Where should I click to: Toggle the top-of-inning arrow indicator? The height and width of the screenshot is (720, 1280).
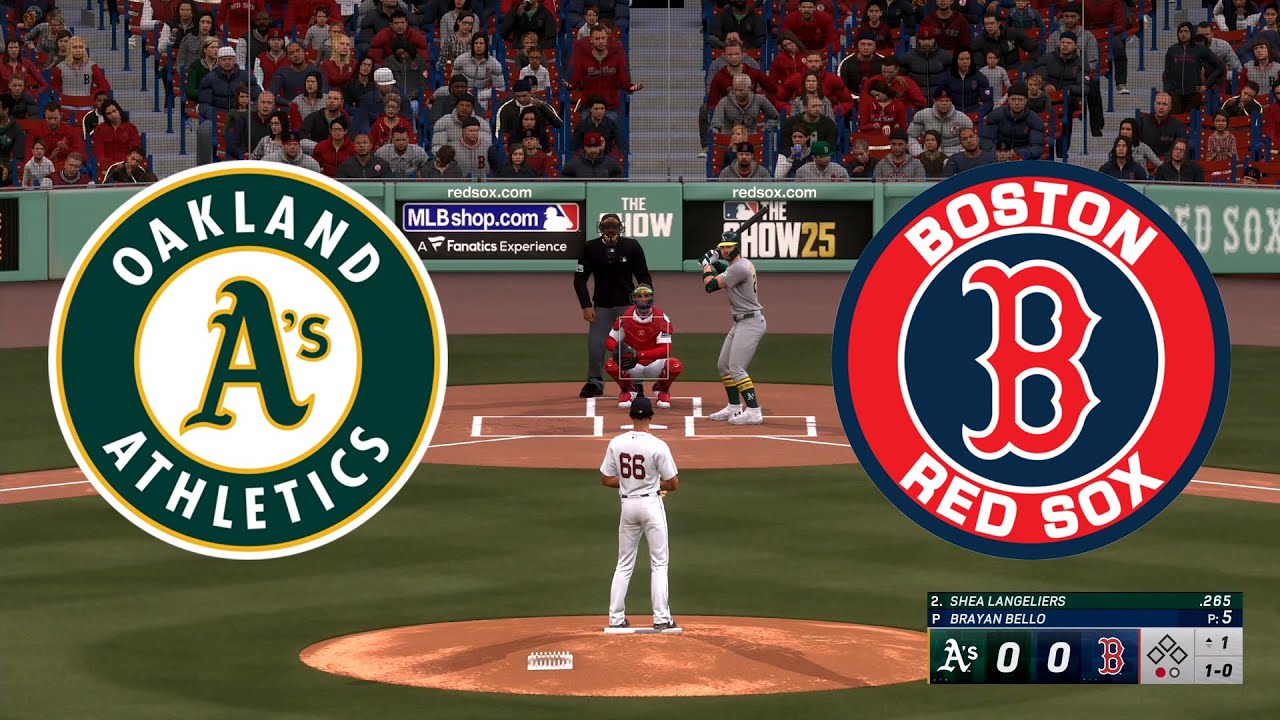coord(1208,642)
